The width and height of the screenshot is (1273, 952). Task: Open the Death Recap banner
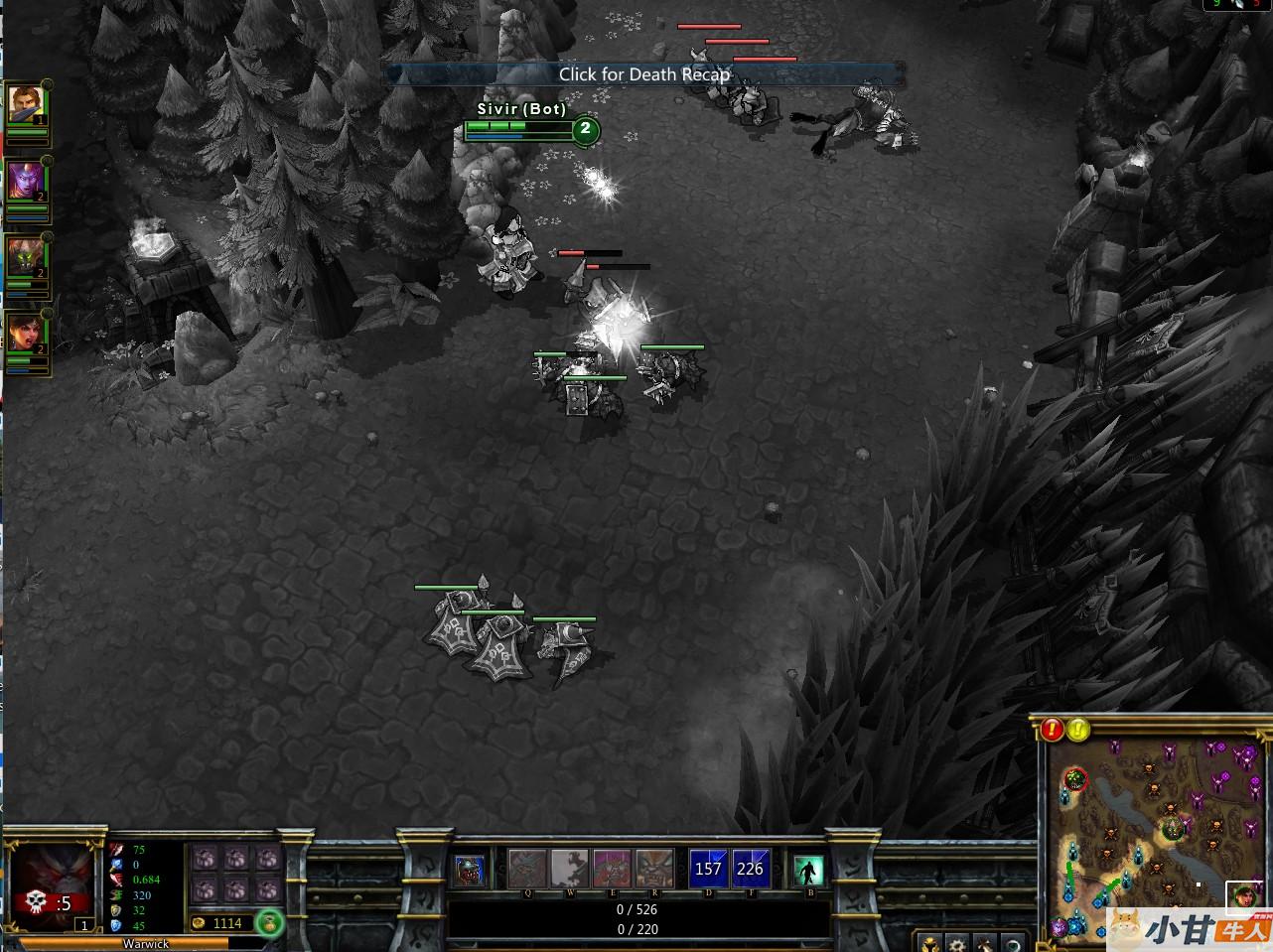pos(643,74)
